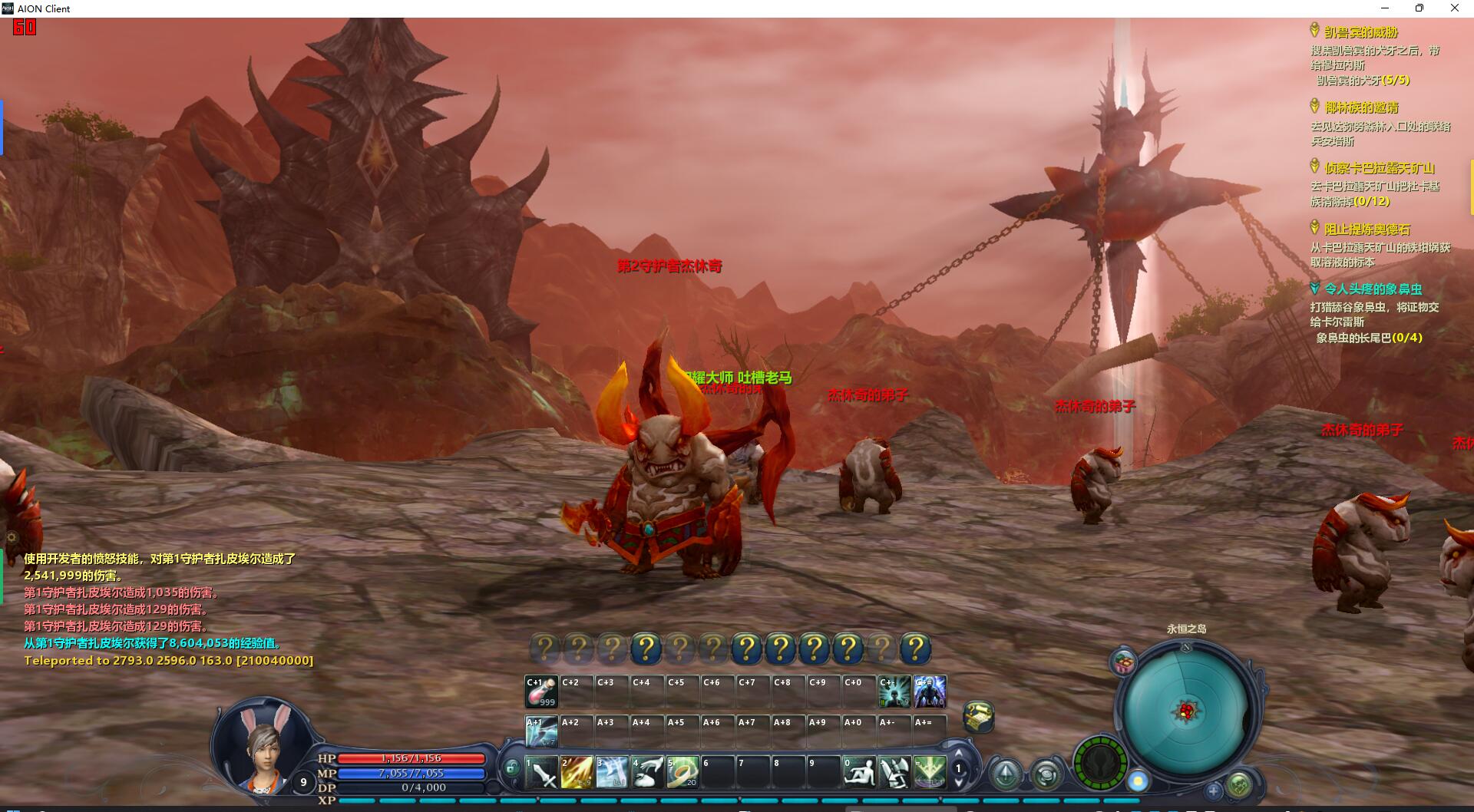Use the skill in slot A+1
Image resolution: width=1474 pixels, height=812 pixels.
(541, 732)
